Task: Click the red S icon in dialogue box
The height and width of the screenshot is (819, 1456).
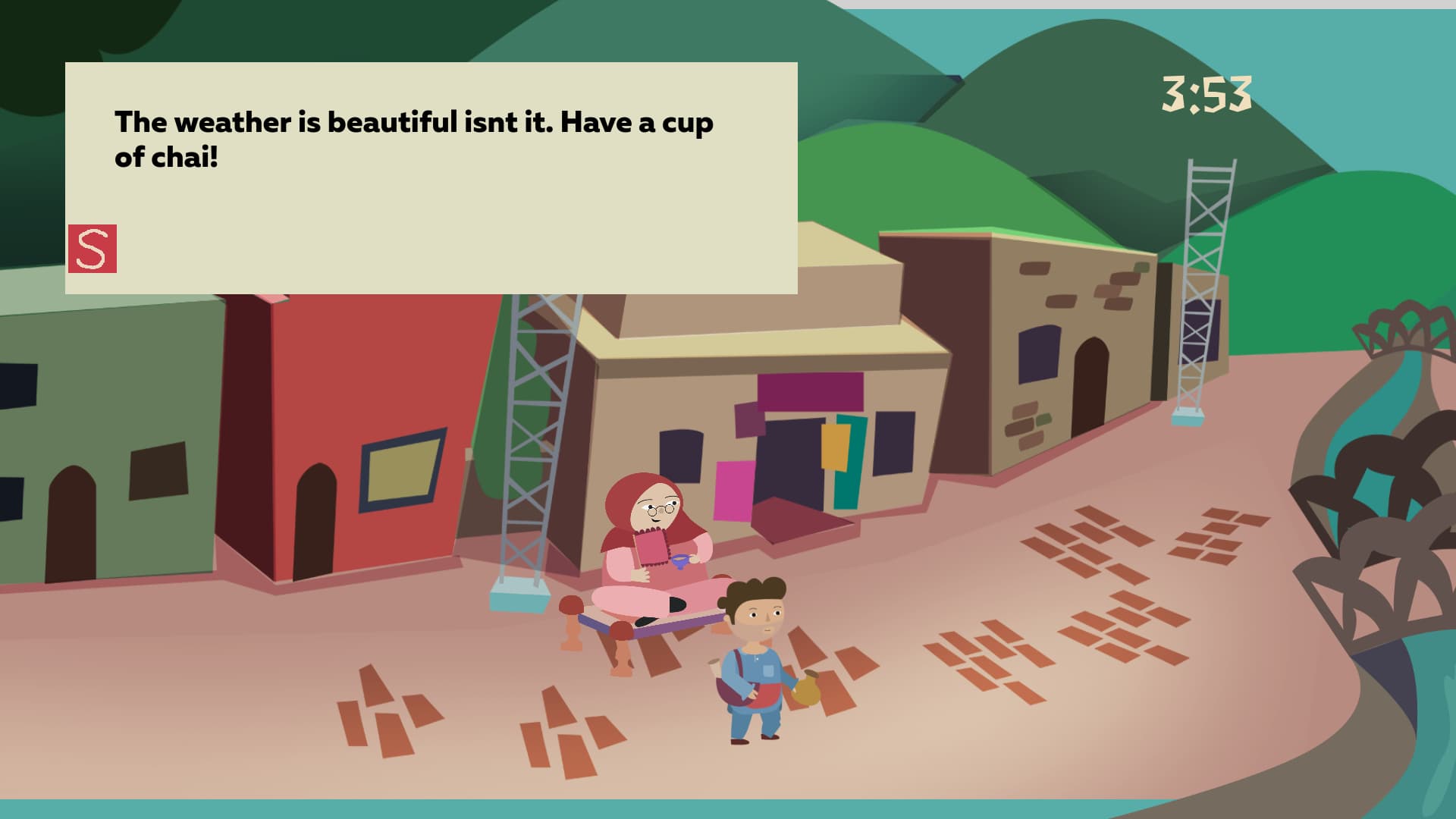Action: click(93, 249)
